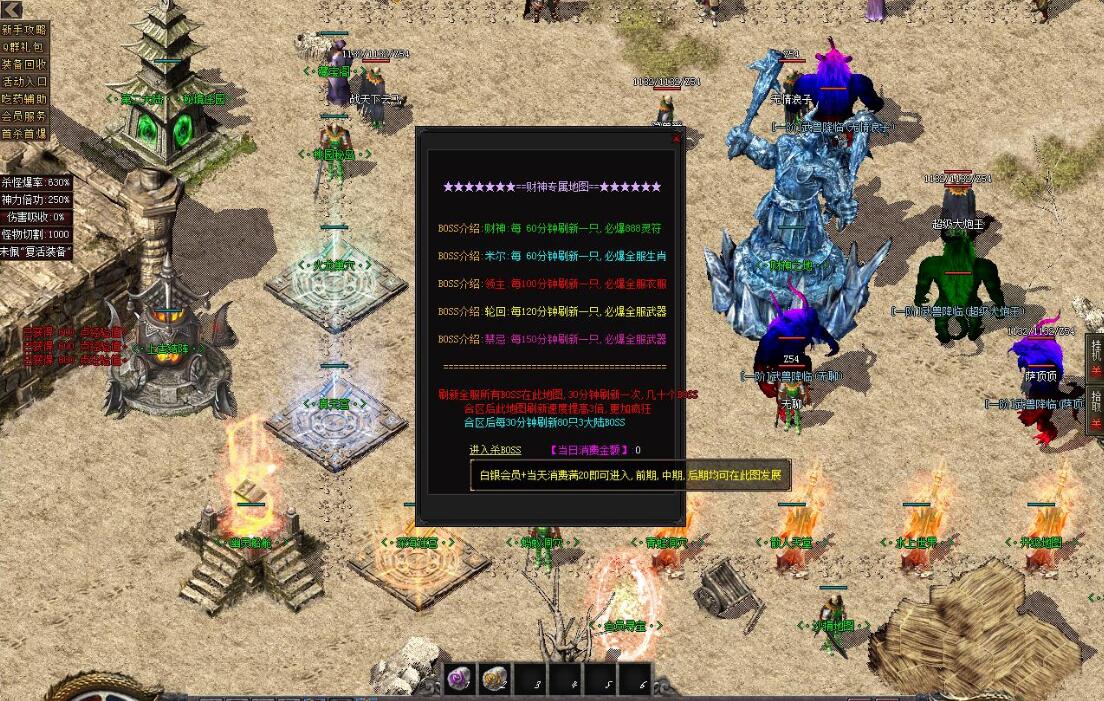Close the 财神专属地图 dialog window
The image size is (1104, 701).
(677, 138)
